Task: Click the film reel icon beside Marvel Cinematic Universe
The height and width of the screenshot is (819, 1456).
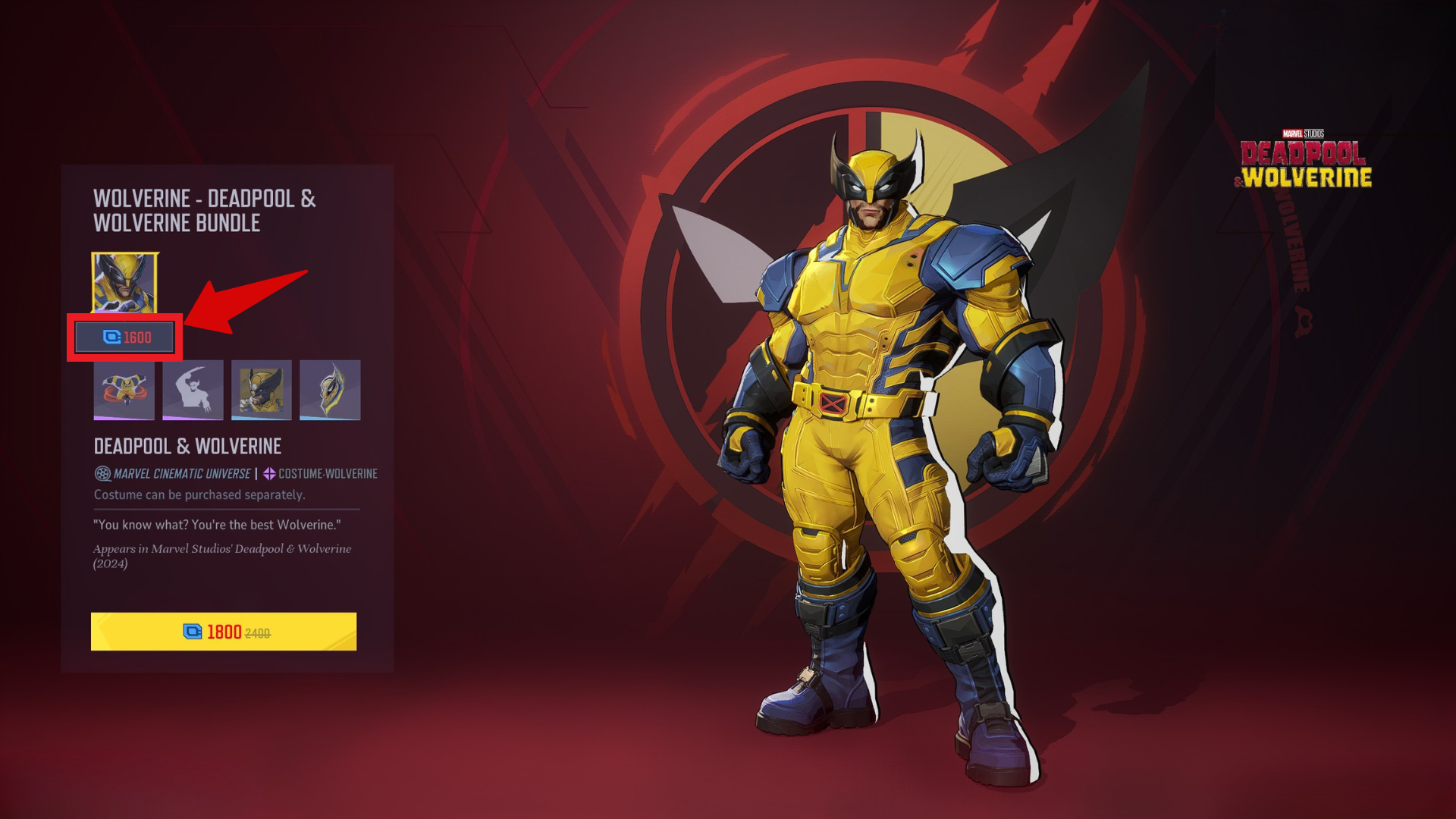Action: coord(102,473)
